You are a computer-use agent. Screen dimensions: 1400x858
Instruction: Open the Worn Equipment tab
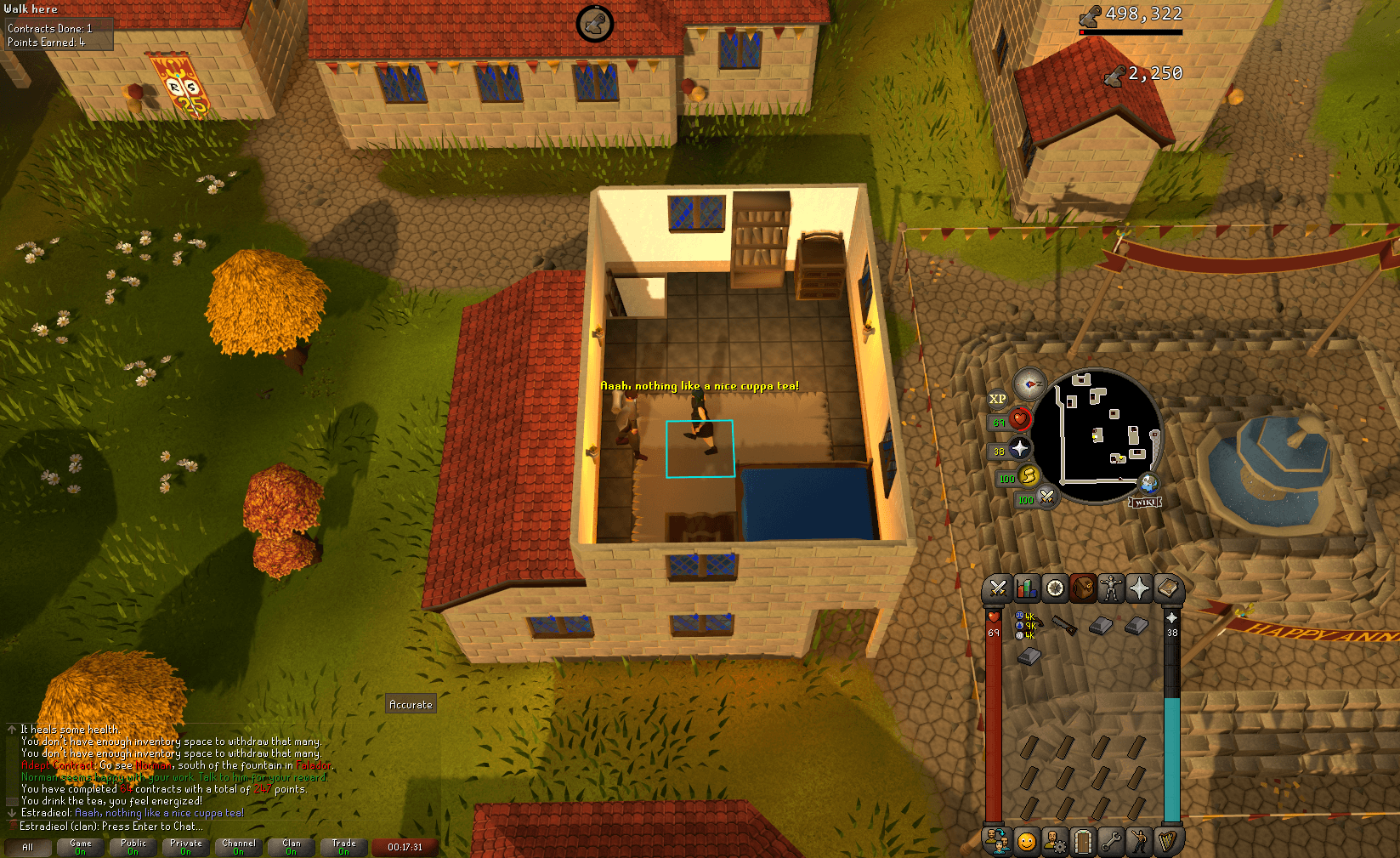pyautogui.click(x=1113, y=588)
